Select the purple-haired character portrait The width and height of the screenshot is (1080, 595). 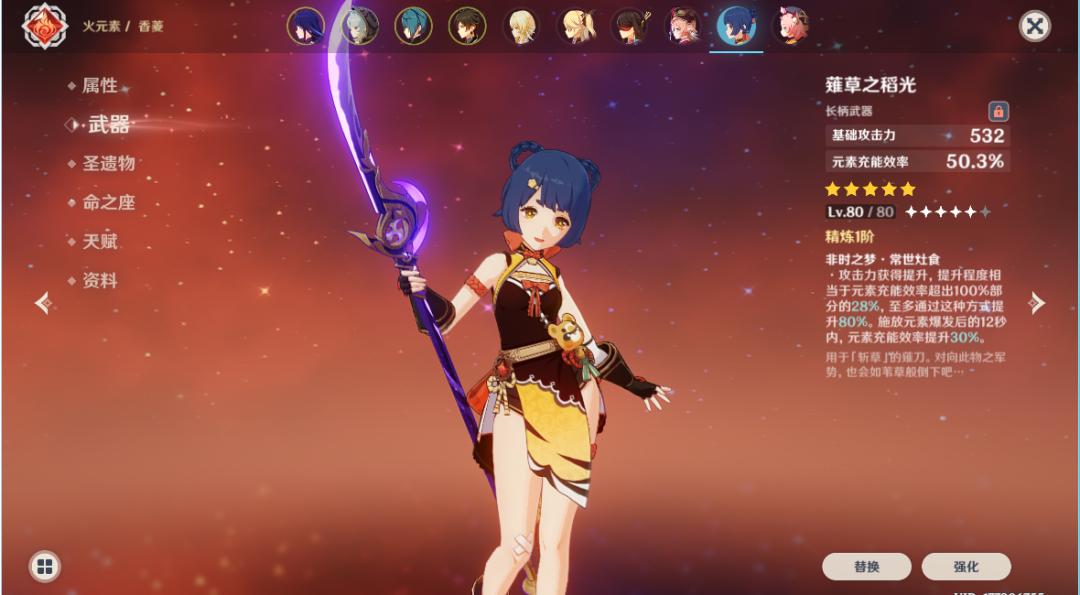click(x=306, y=26)
